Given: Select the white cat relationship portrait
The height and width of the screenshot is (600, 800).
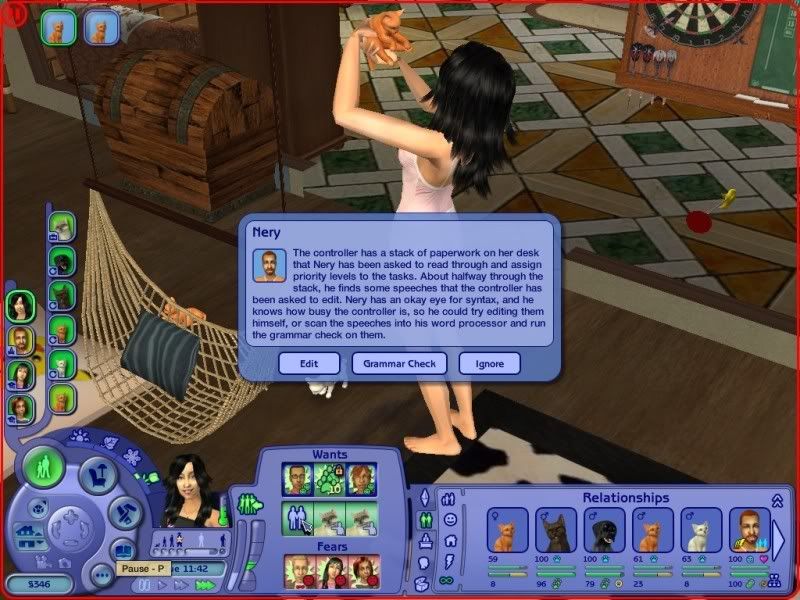Looking at the screenshot, I should 702,529.
